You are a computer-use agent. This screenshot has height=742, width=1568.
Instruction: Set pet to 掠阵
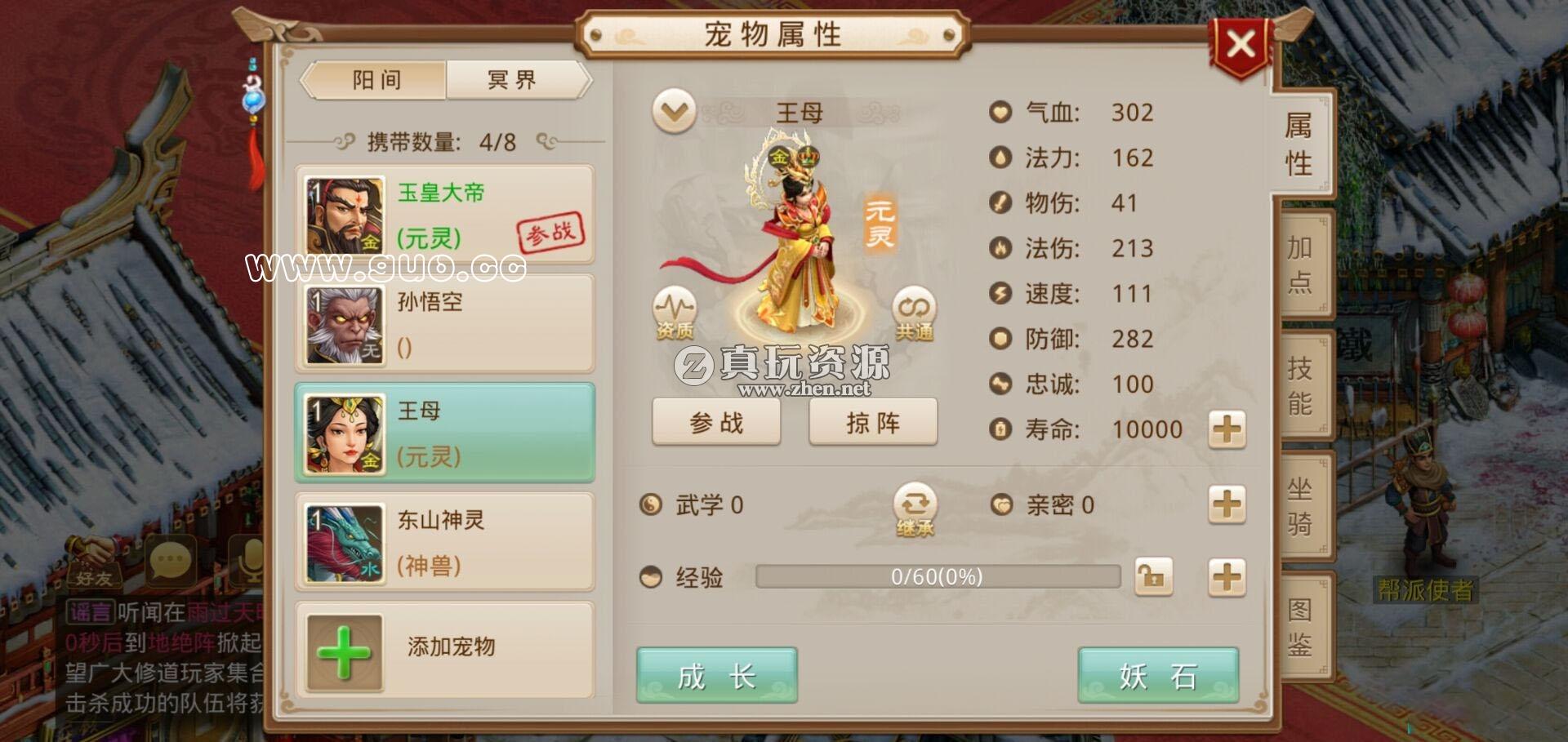[x=873, y=422]
